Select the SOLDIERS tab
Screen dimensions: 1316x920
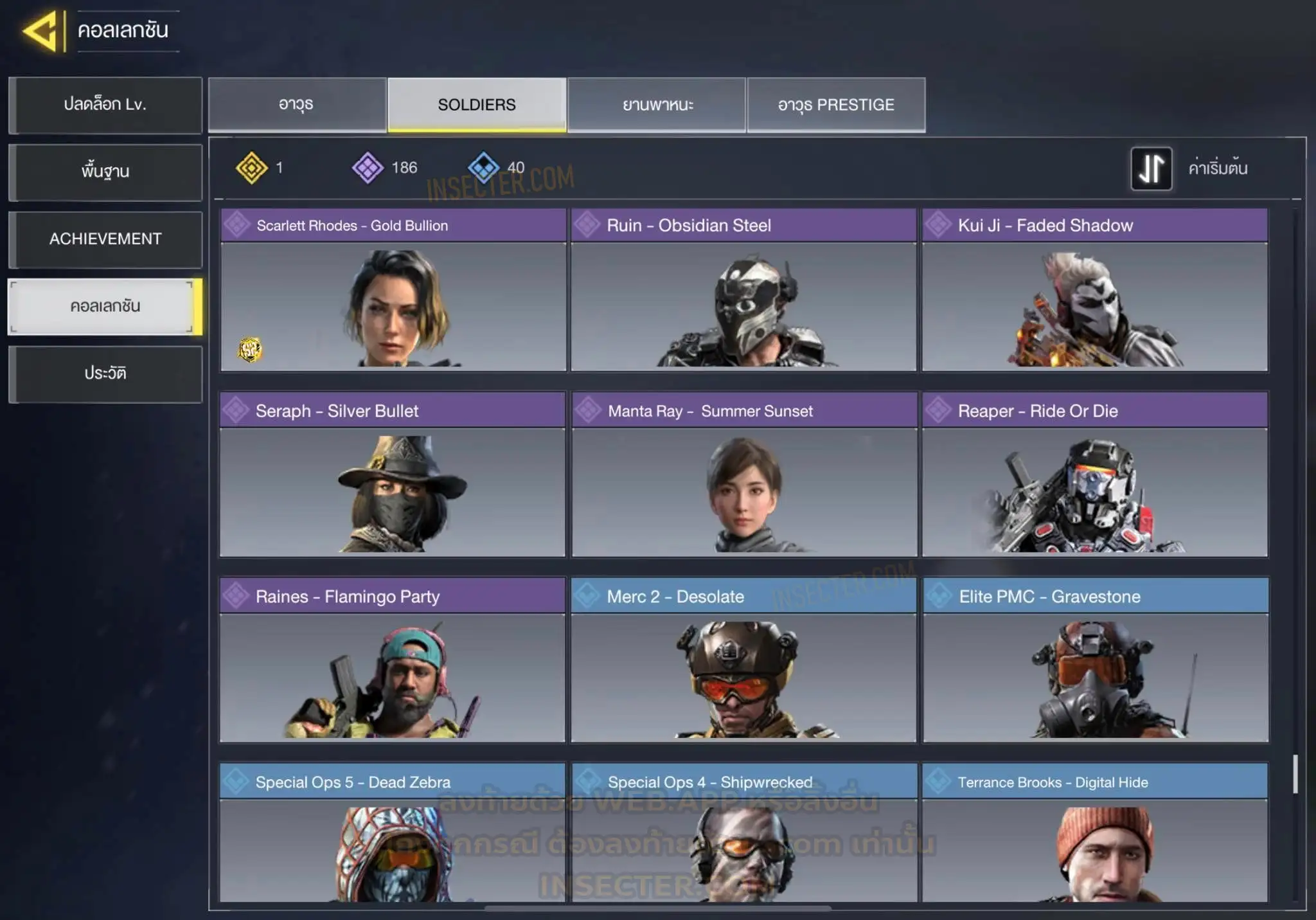[x=477, y=105]
